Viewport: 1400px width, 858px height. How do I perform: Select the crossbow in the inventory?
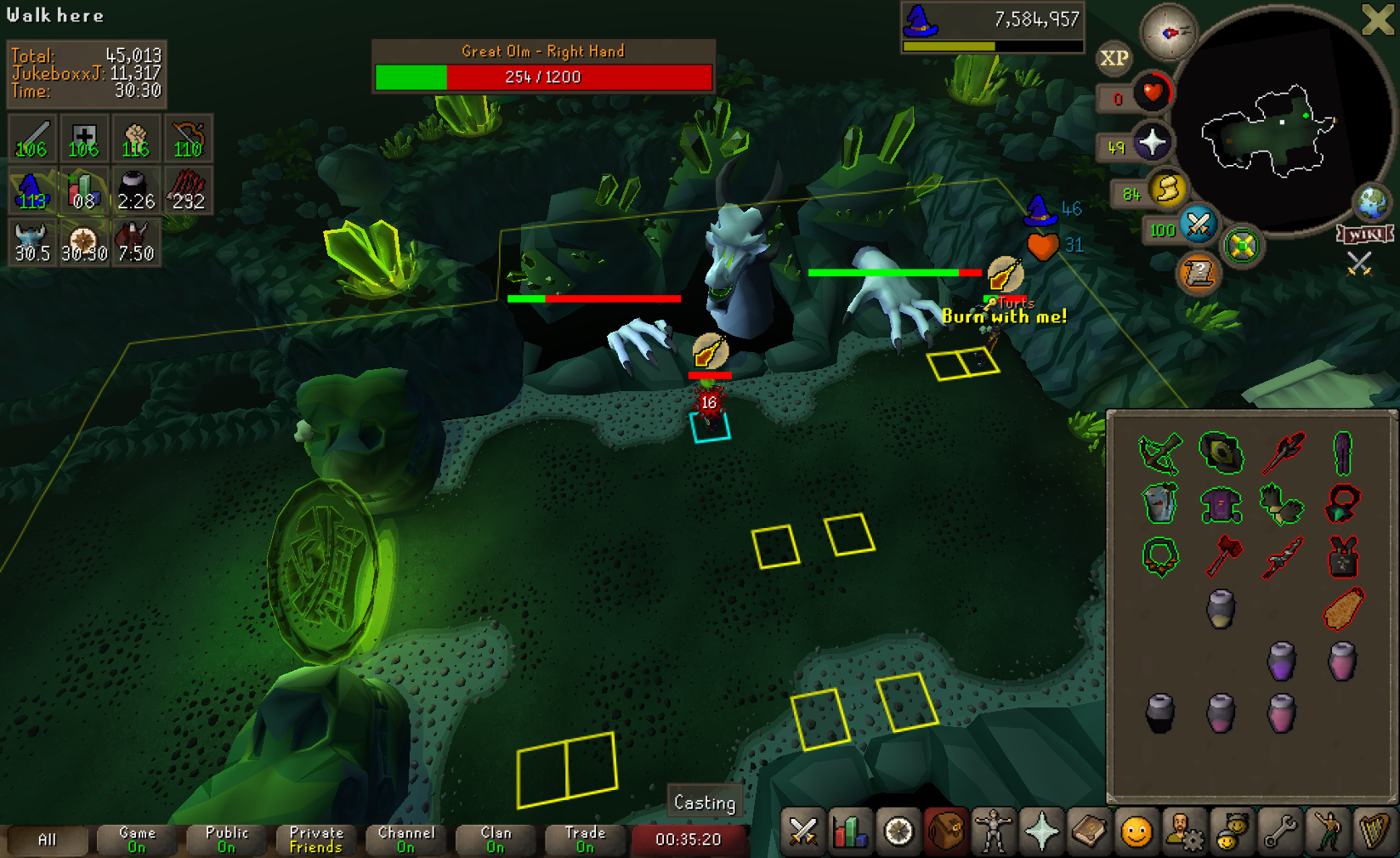point(1159,452)
